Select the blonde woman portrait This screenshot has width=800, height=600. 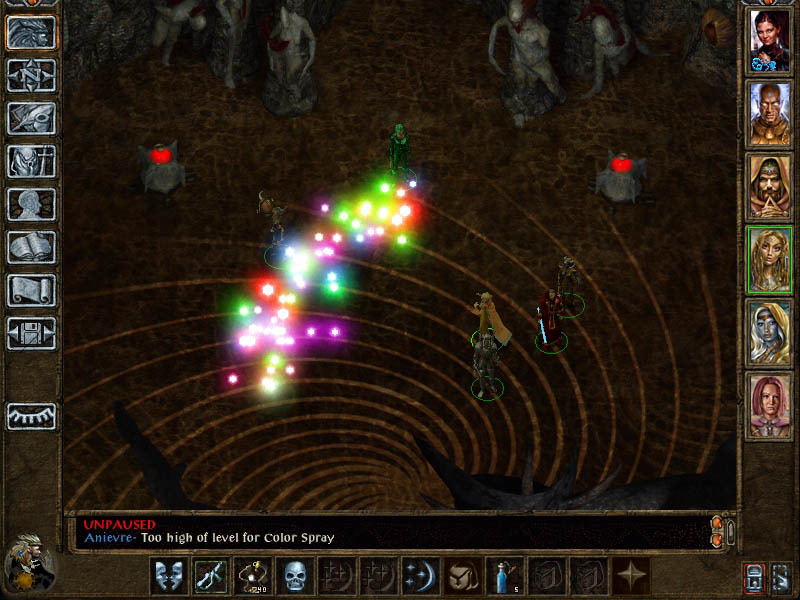pos(770,260)
